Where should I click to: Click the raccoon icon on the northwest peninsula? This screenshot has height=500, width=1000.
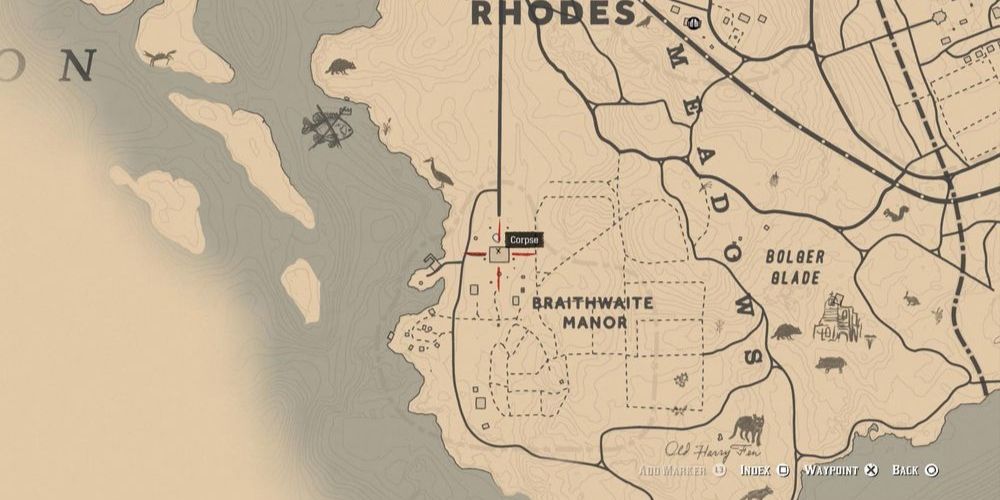pyautogui.click(x=340, y=68)
